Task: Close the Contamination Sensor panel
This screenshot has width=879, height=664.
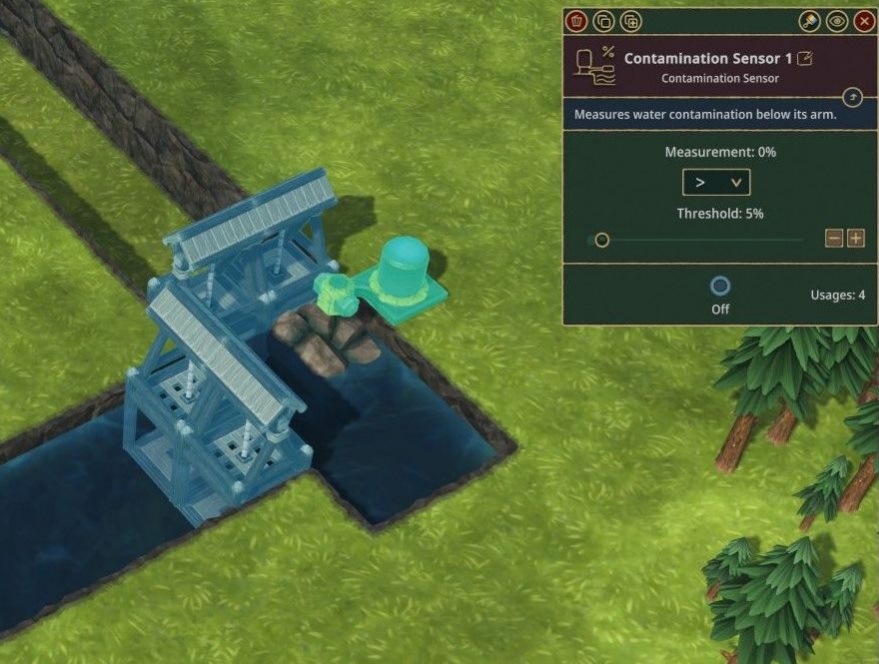Action: coord(864,21)
